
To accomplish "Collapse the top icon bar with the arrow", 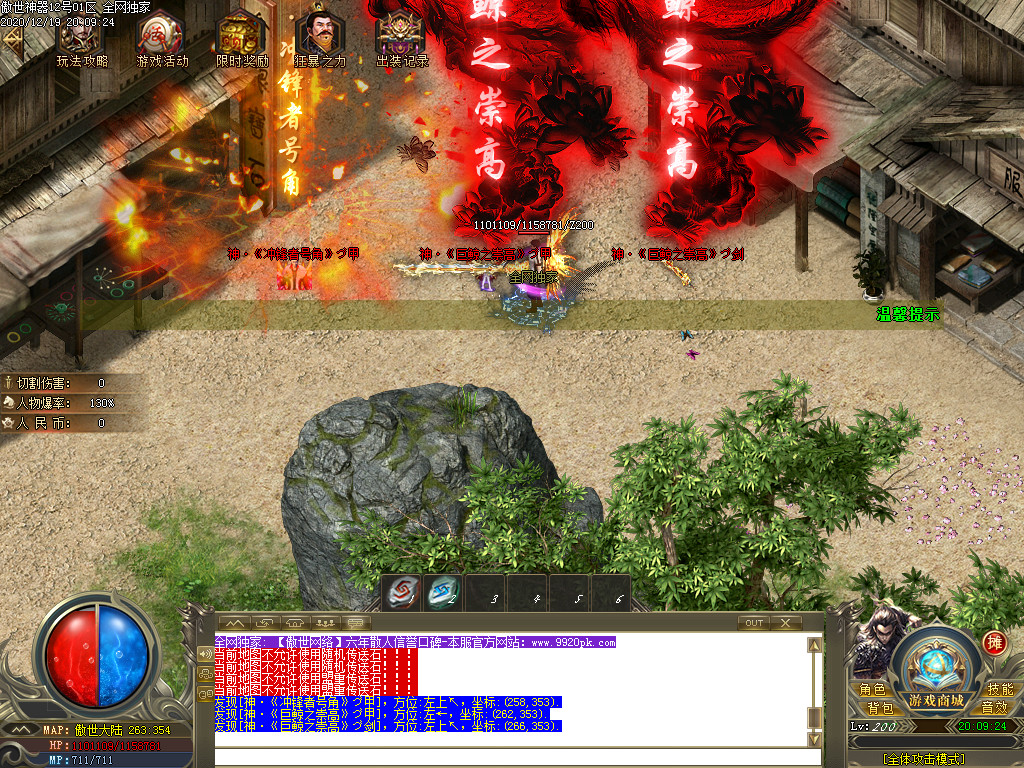I will (x=12, y=40).
